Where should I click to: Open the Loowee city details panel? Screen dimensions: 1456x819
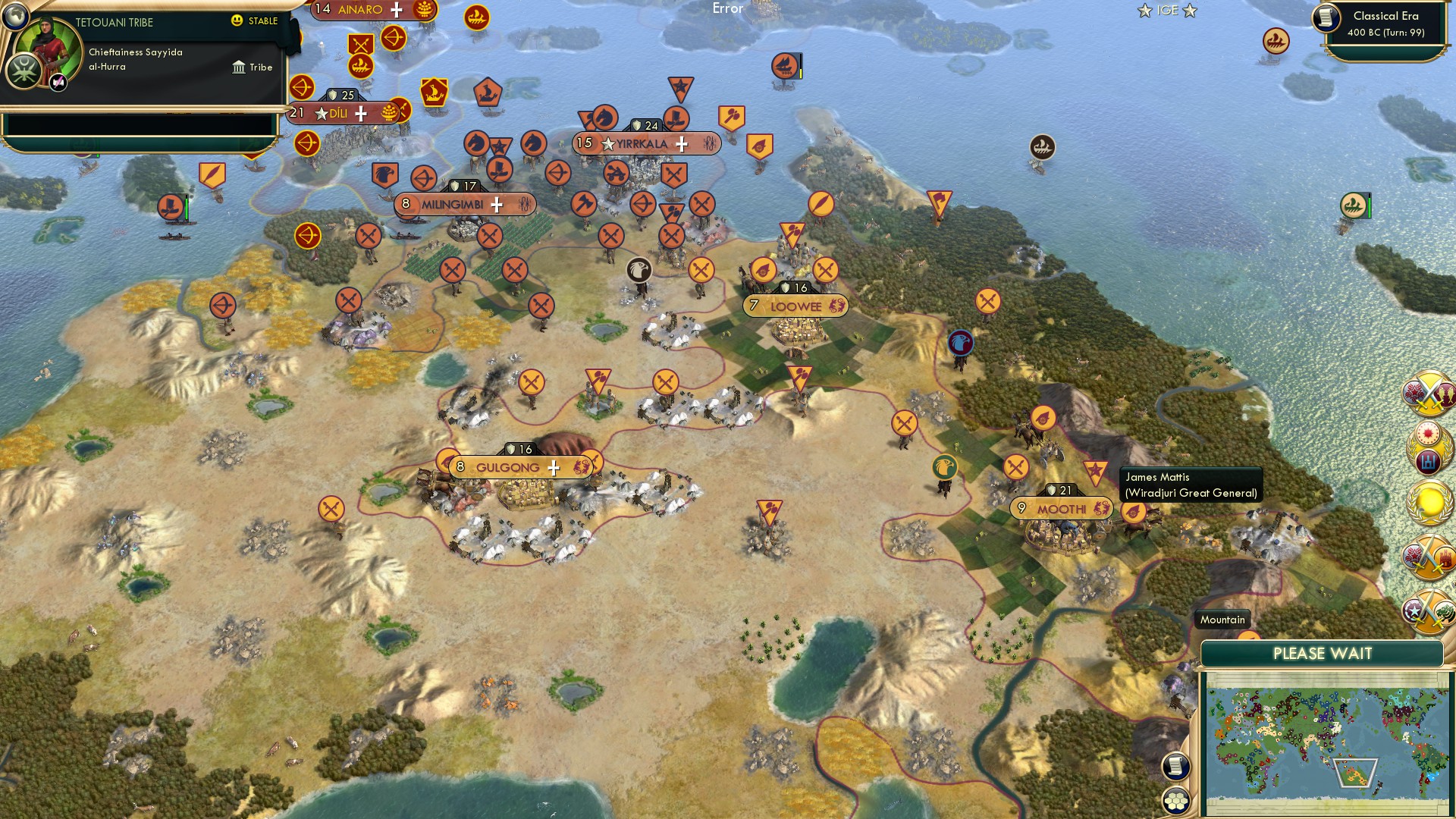click(796, 306)
